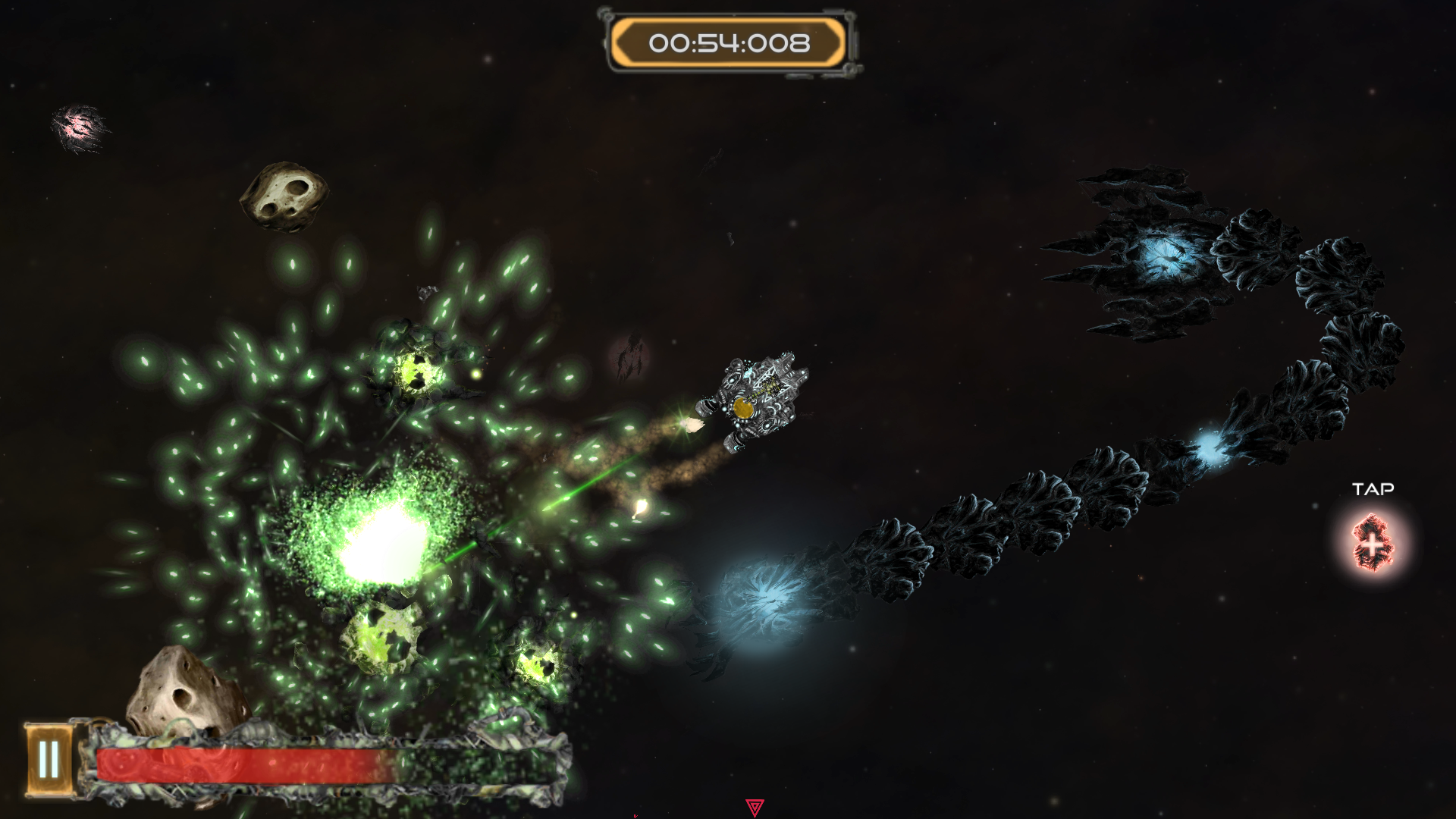Screen dimensions: 1456x819
Task: Click the pink nebula in the upper-left corner
Action: (x=80, y=127)
